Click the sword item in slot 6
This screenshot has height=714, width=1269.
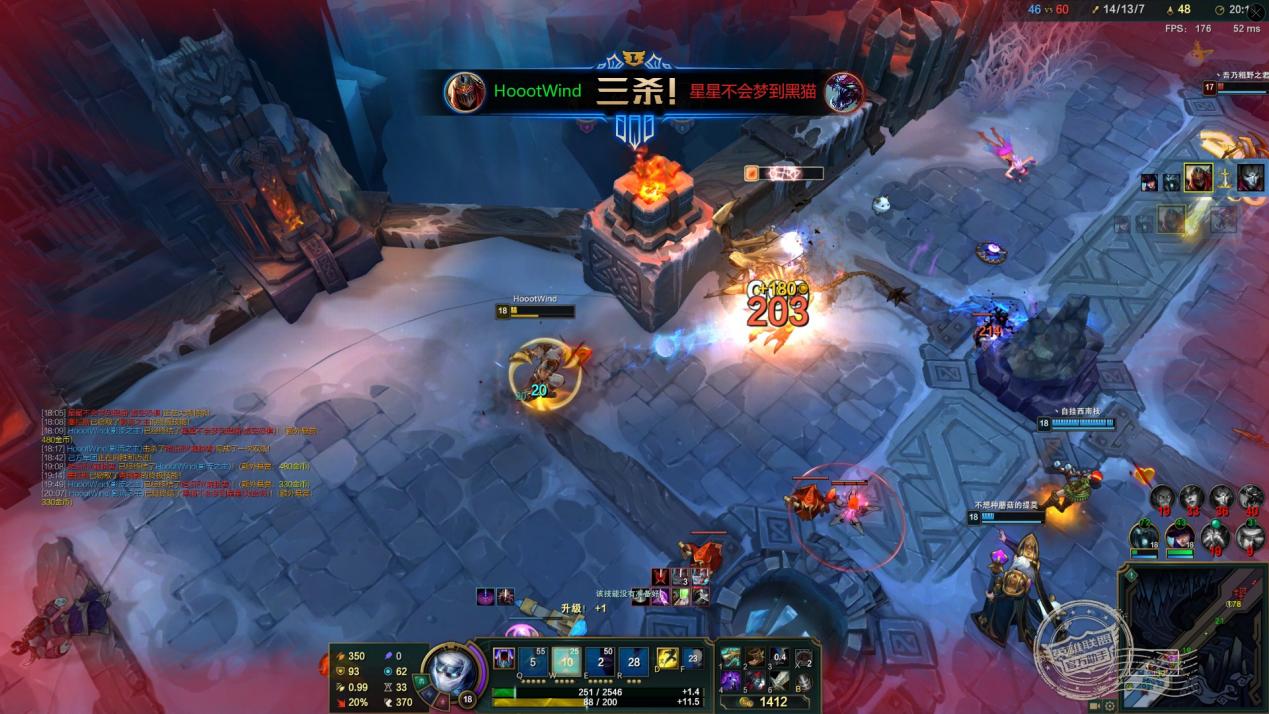[x=779, y=680]
